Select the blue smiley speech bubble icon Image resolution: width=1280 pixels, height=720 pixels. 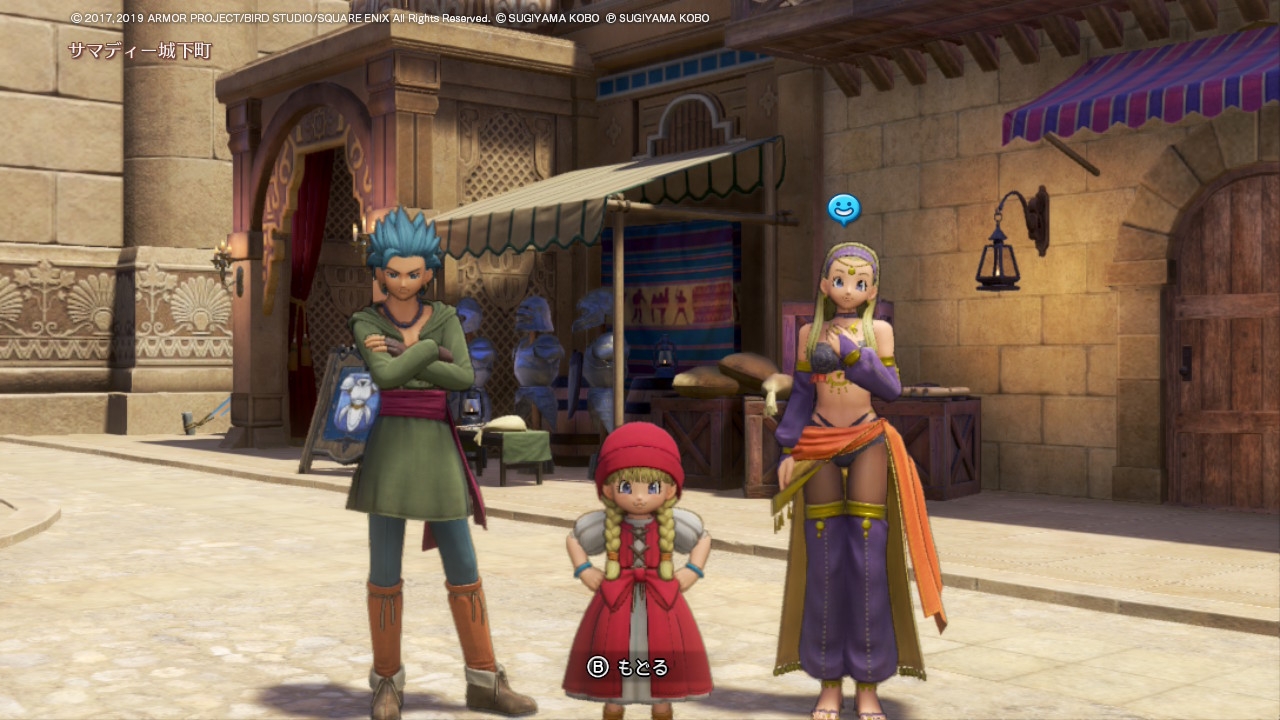(x=844, y=209)
